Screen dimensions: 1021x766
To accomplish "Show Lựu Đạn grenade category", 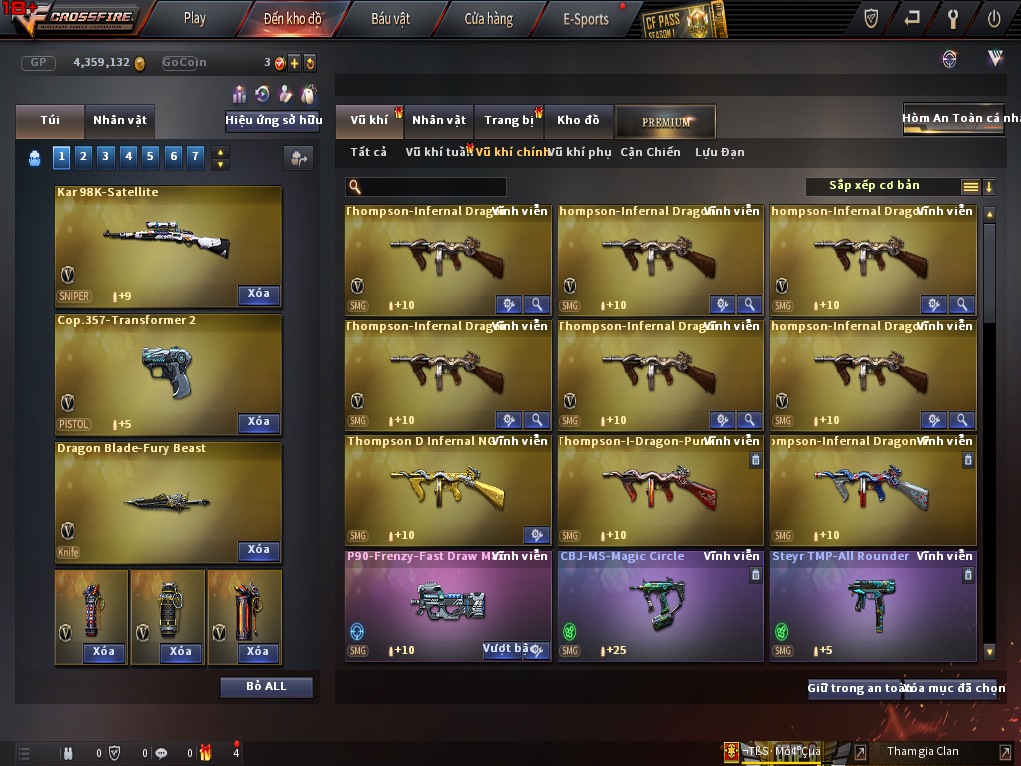I will [719, 152].
